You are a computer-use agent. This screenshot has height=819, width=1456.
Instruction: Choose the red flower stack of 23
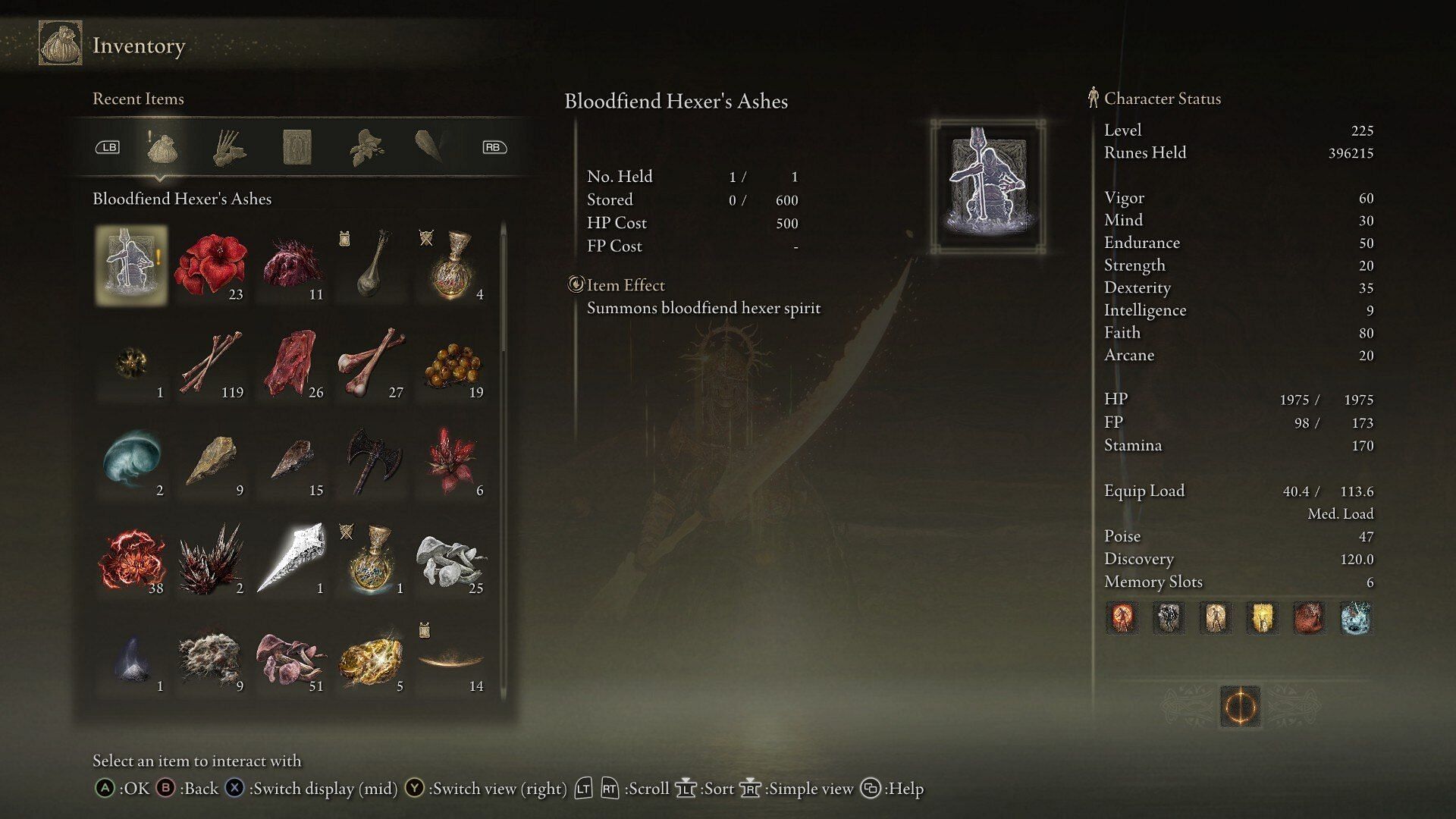pos(211,265)
